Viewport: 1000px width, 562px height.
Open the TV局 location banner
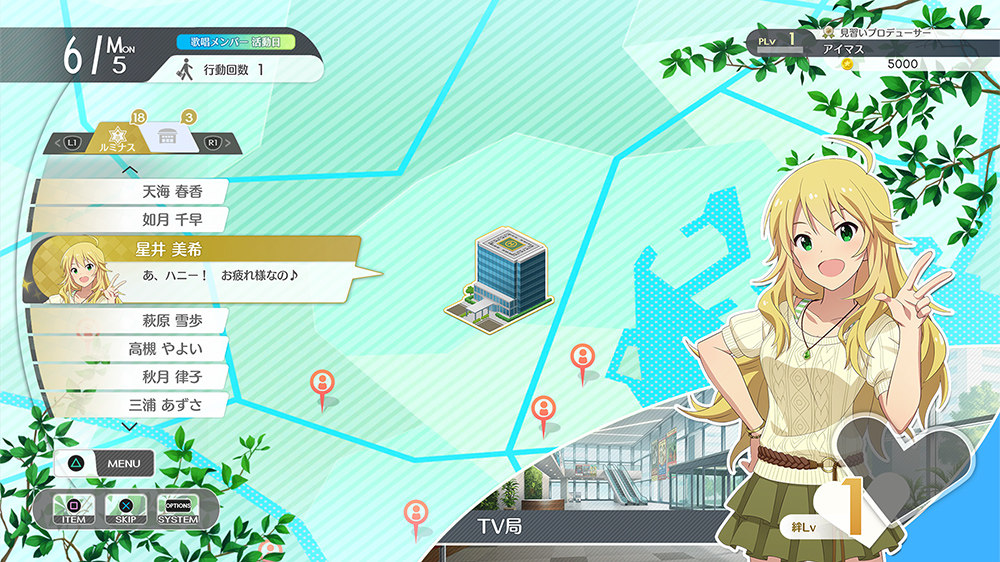point(500,526)
